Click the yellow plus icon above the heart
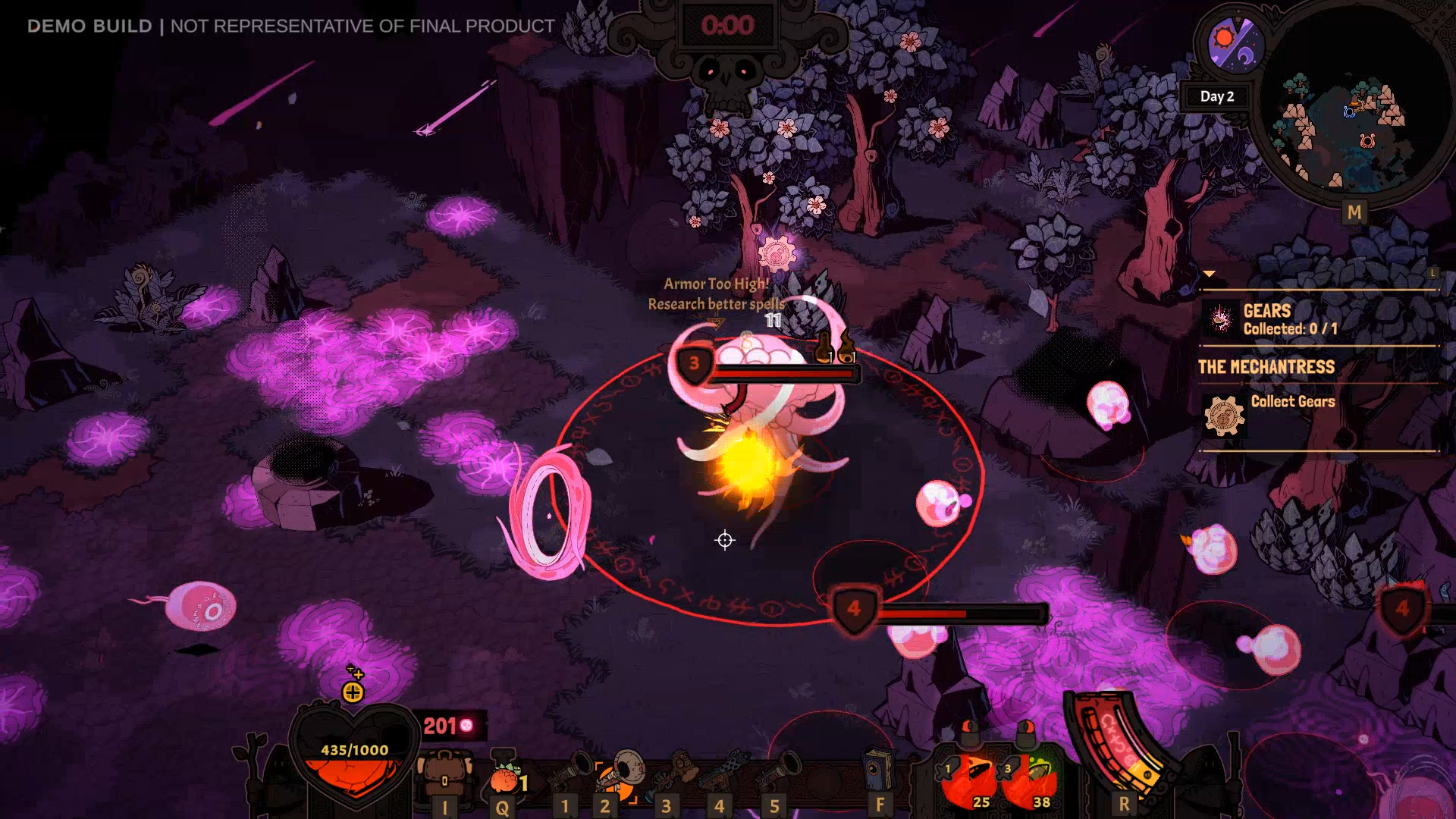 tap(353, 692)
